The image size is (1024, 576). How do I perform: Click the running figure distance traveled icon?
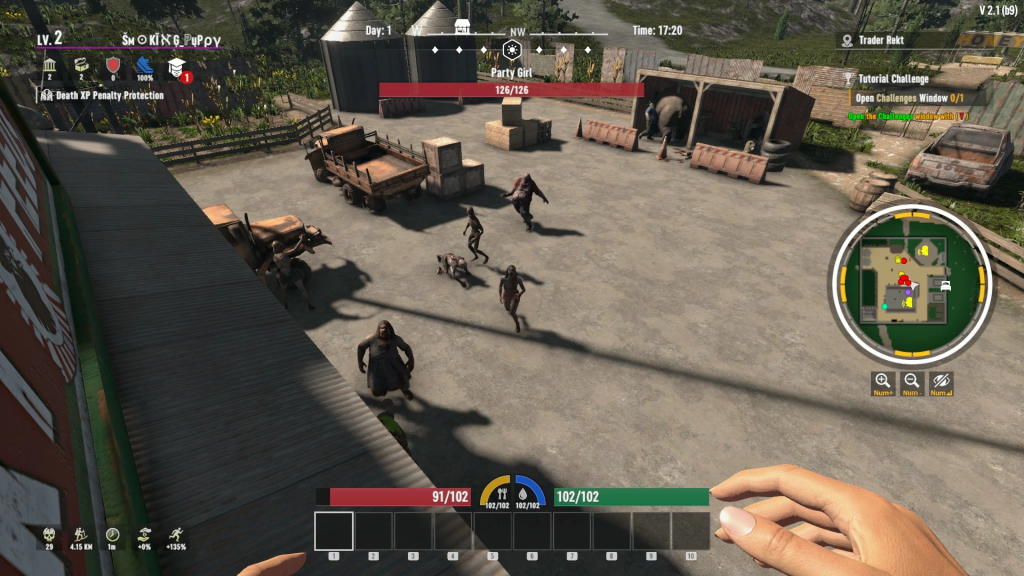(81, 535)
